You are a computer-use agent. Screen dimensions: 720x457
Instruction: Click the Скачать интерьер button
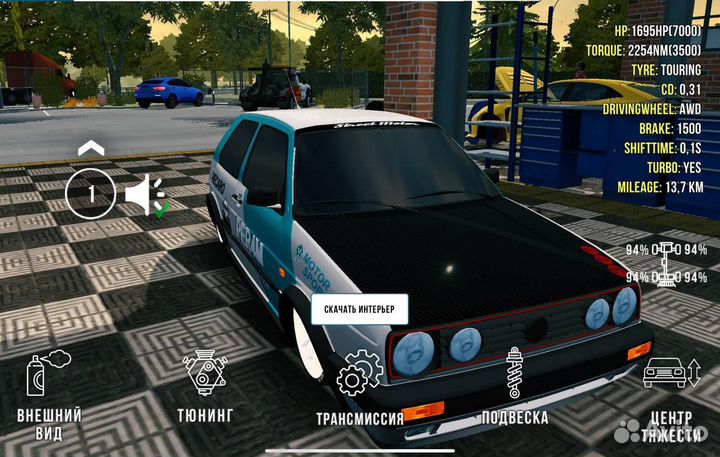pos(358,310)
